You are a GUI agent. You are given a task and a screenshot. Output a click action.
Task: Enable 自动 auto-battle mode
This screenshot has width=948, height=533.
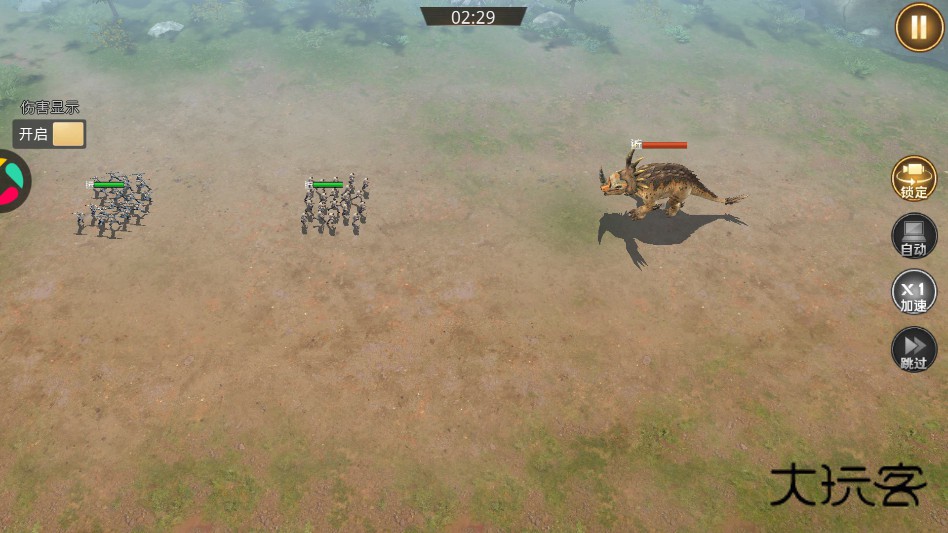click(x=913, y=236)
